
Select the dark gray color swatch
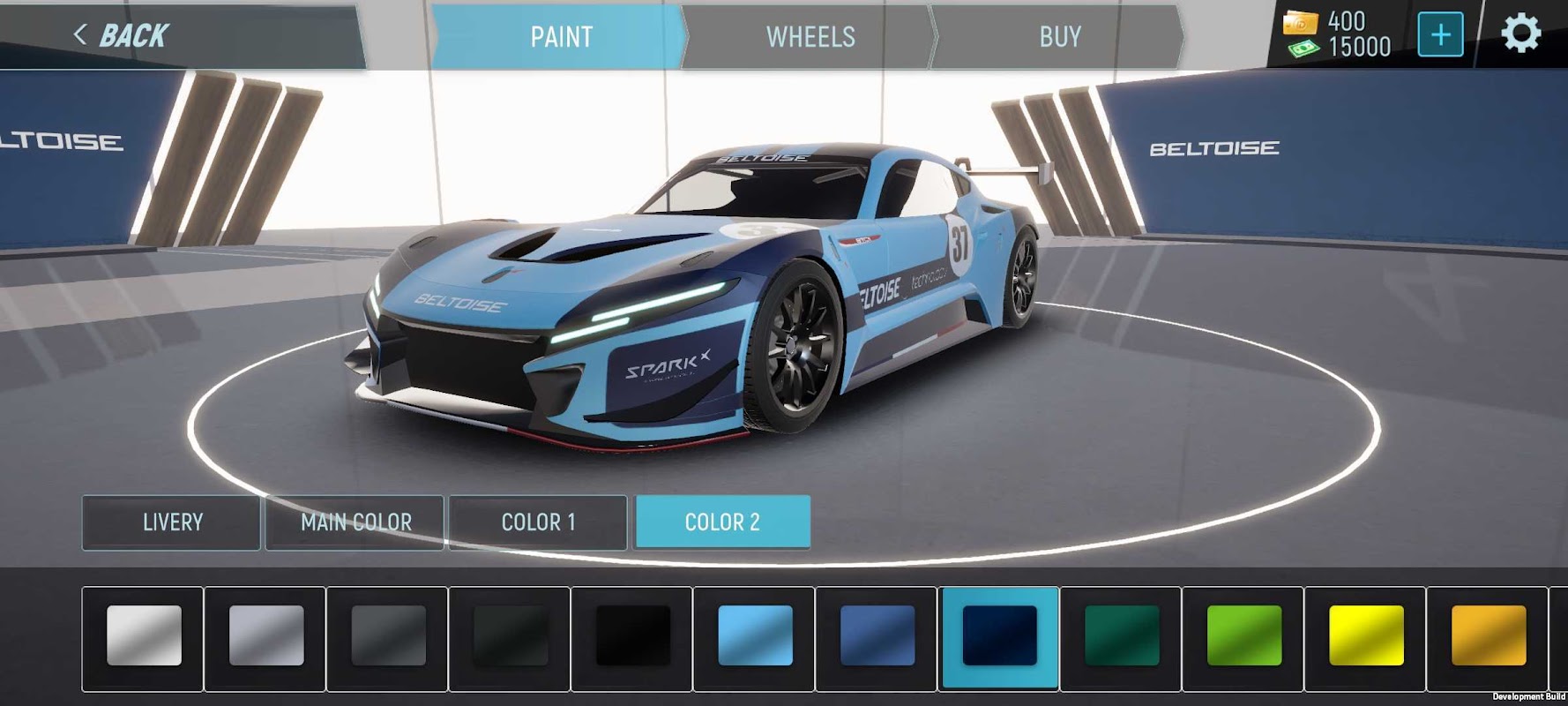tap(388, 635)
